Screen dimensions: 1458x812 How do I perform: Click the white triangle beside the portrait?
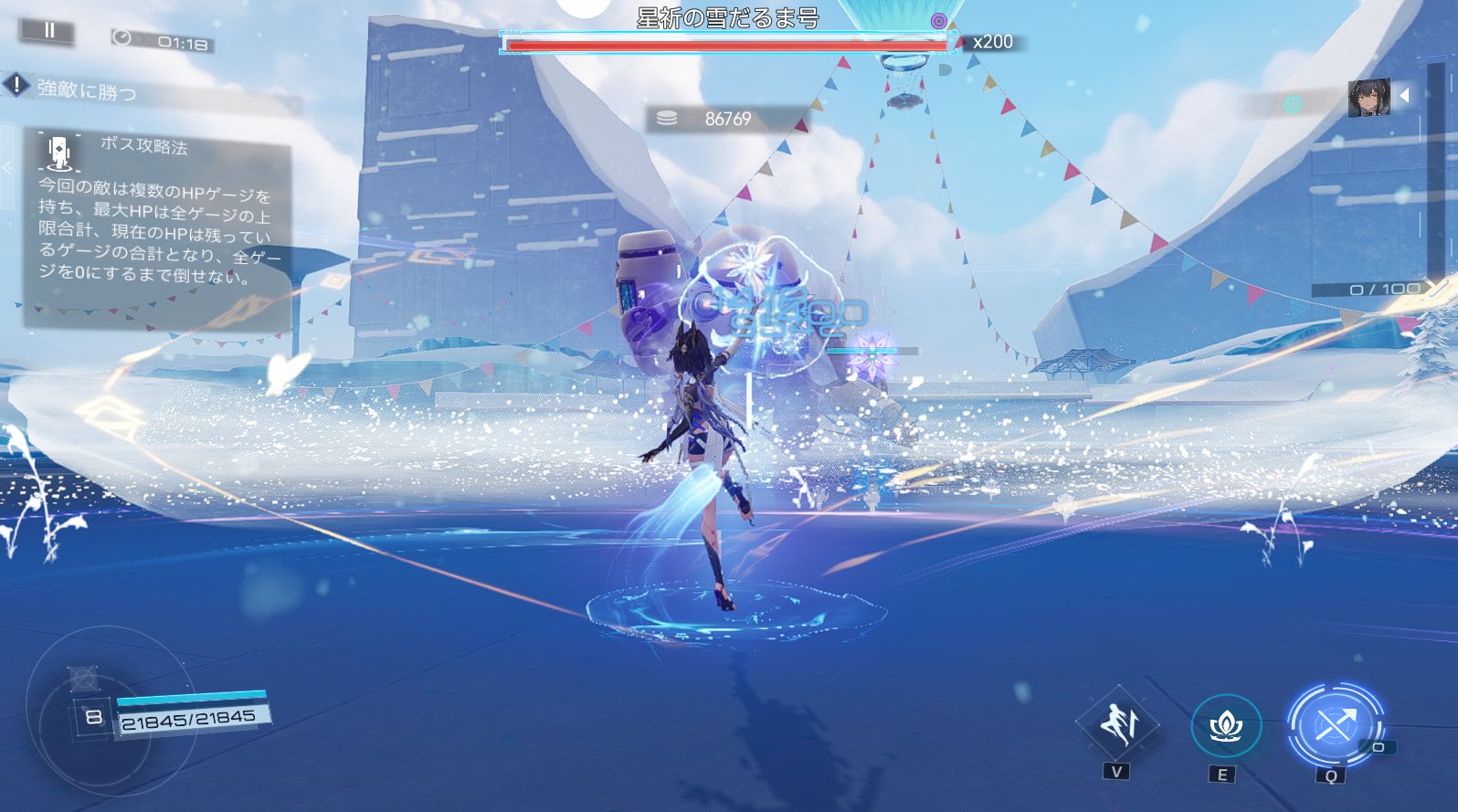coord(1405,95)
